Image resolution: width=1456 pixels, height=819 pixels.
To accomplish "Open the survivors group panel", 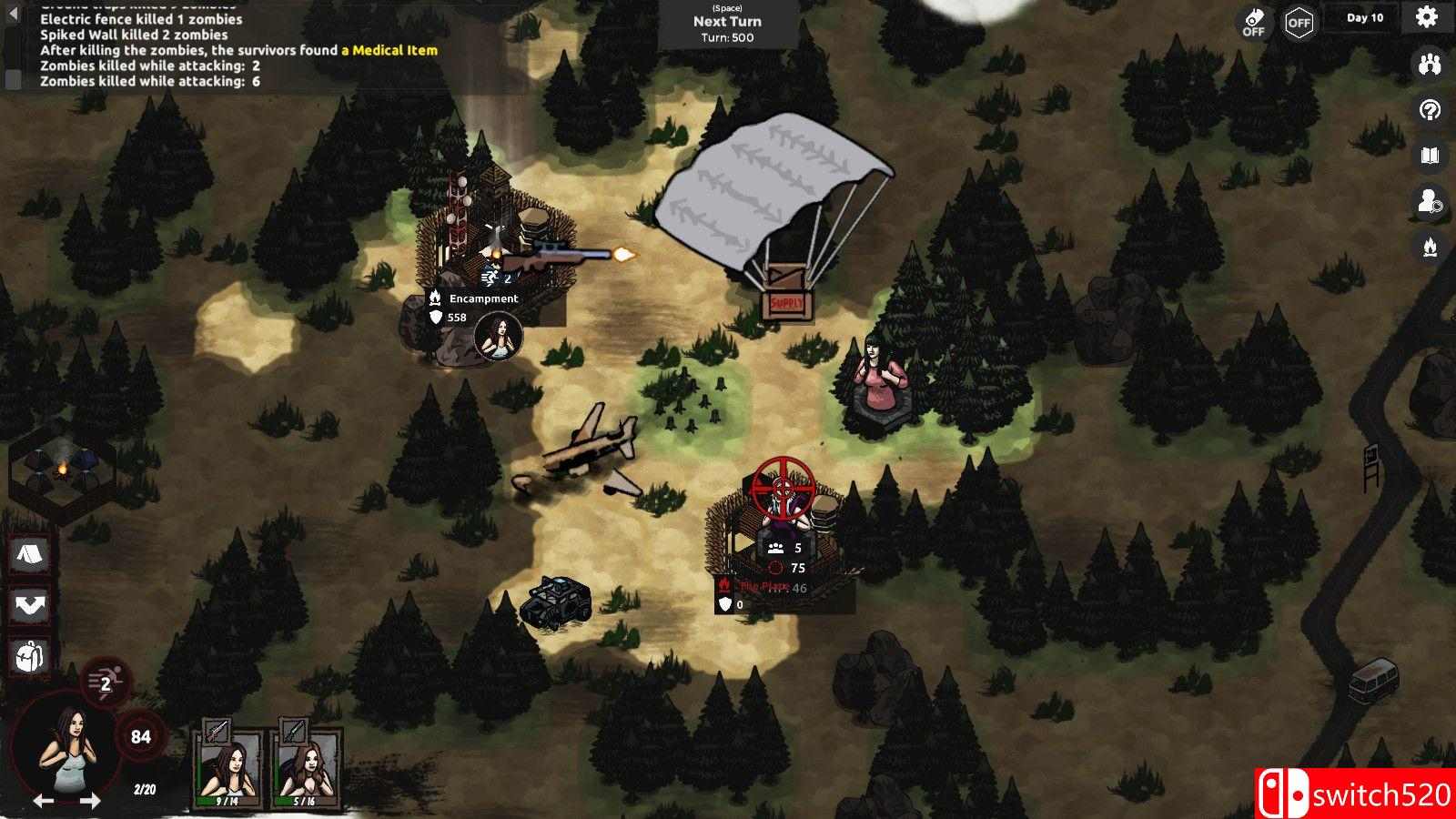I will (1430, 64).
